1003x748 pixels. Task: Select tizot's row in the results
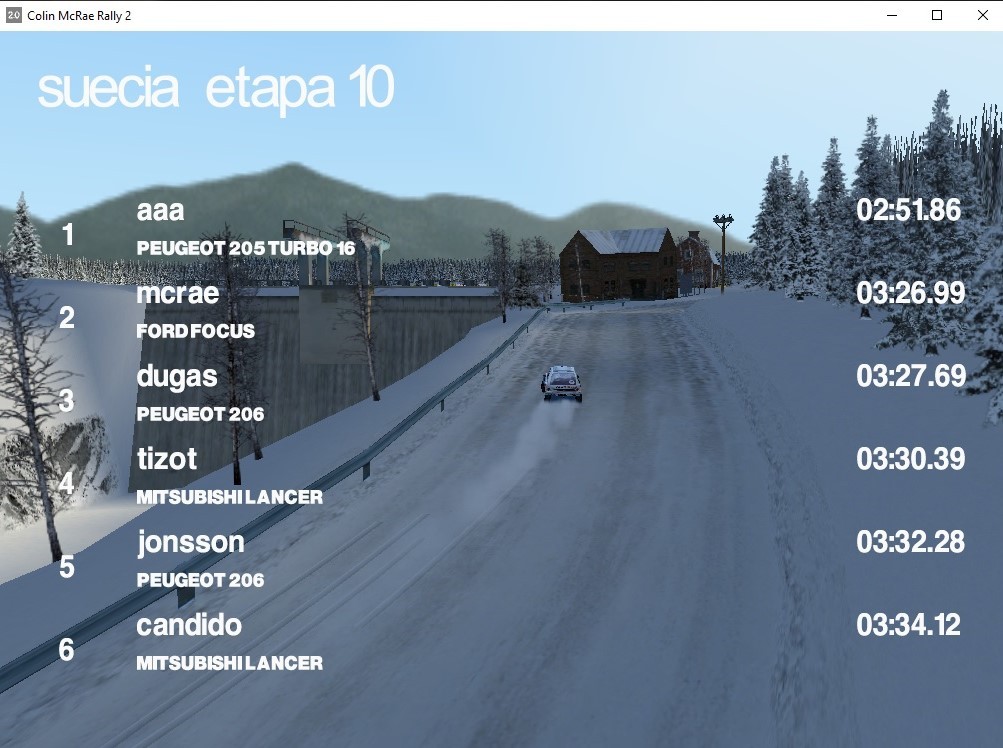point(167,460)
